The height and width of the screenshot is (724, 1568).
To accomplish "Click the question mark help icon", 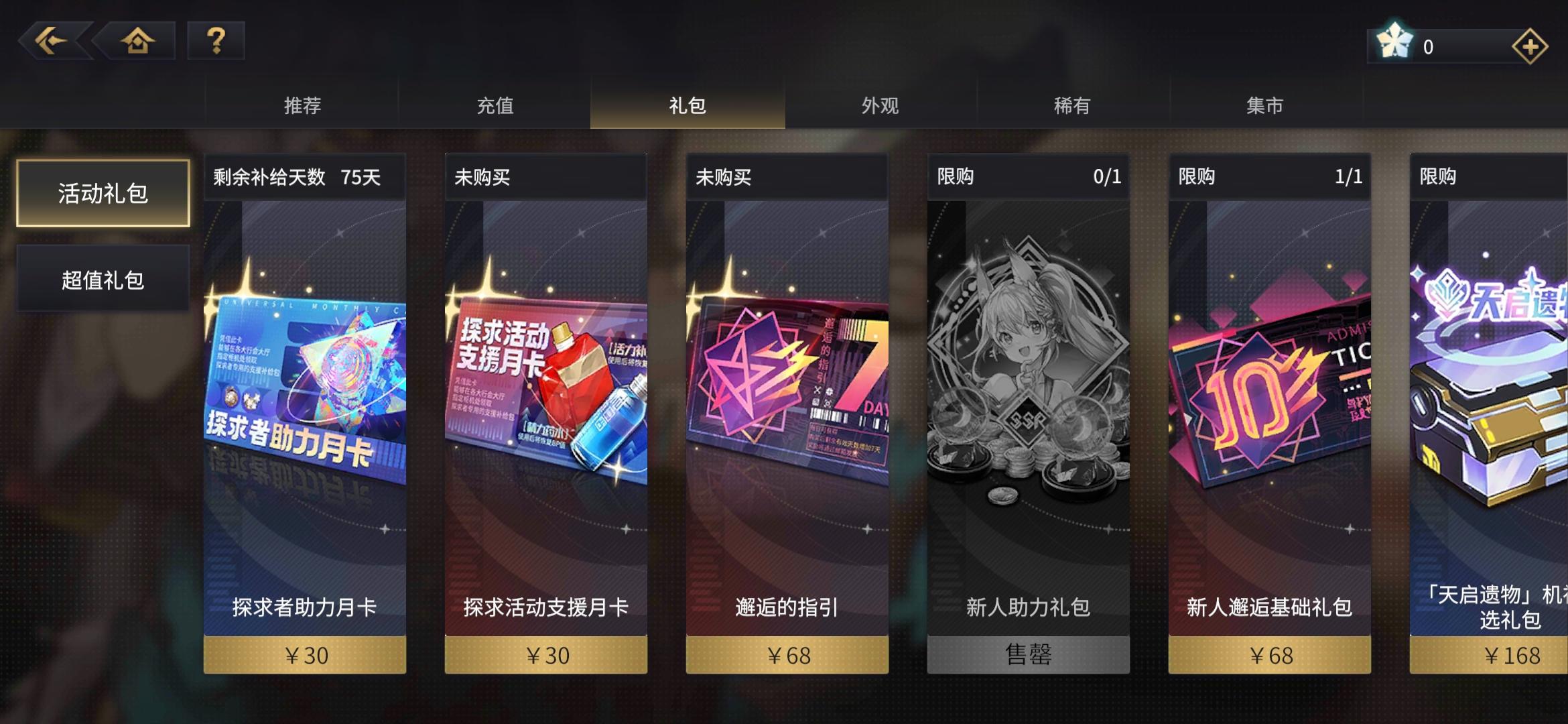I will (216, 42).
